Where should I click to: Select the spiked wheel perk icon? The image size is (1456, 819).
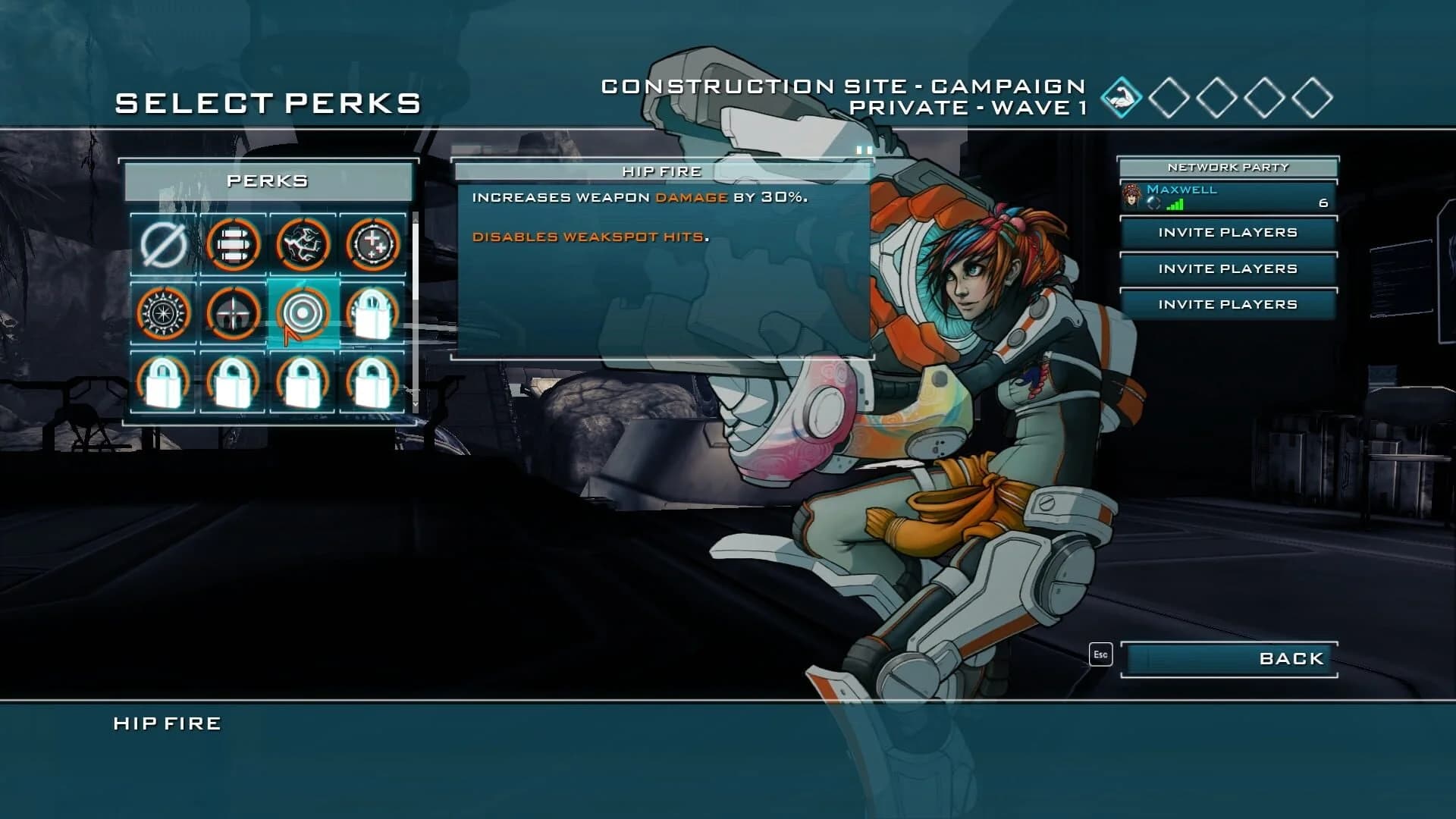162,312
